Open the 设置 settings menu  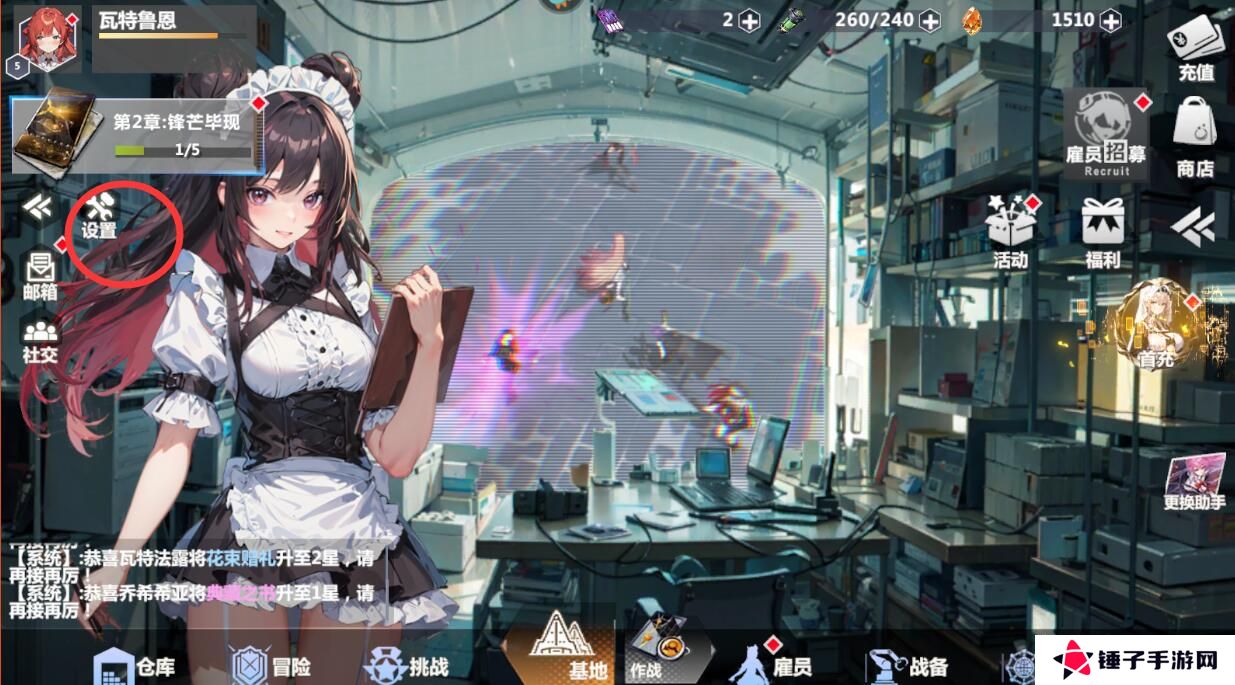(x=101, y=215)
